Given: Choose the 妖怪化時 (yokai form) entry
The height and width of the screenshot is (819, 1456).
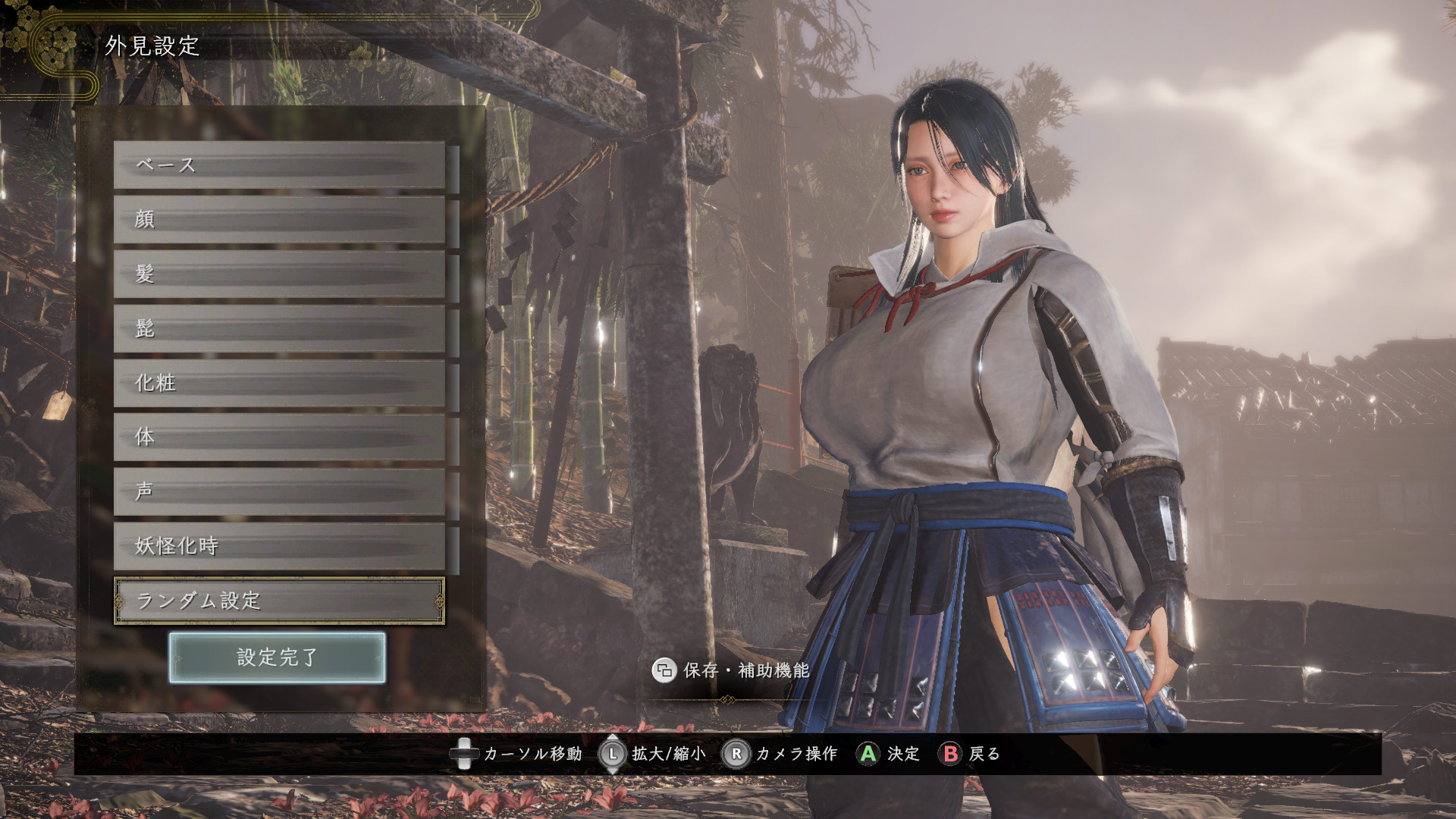Looking at the screenshot, I should click(279, 546).
